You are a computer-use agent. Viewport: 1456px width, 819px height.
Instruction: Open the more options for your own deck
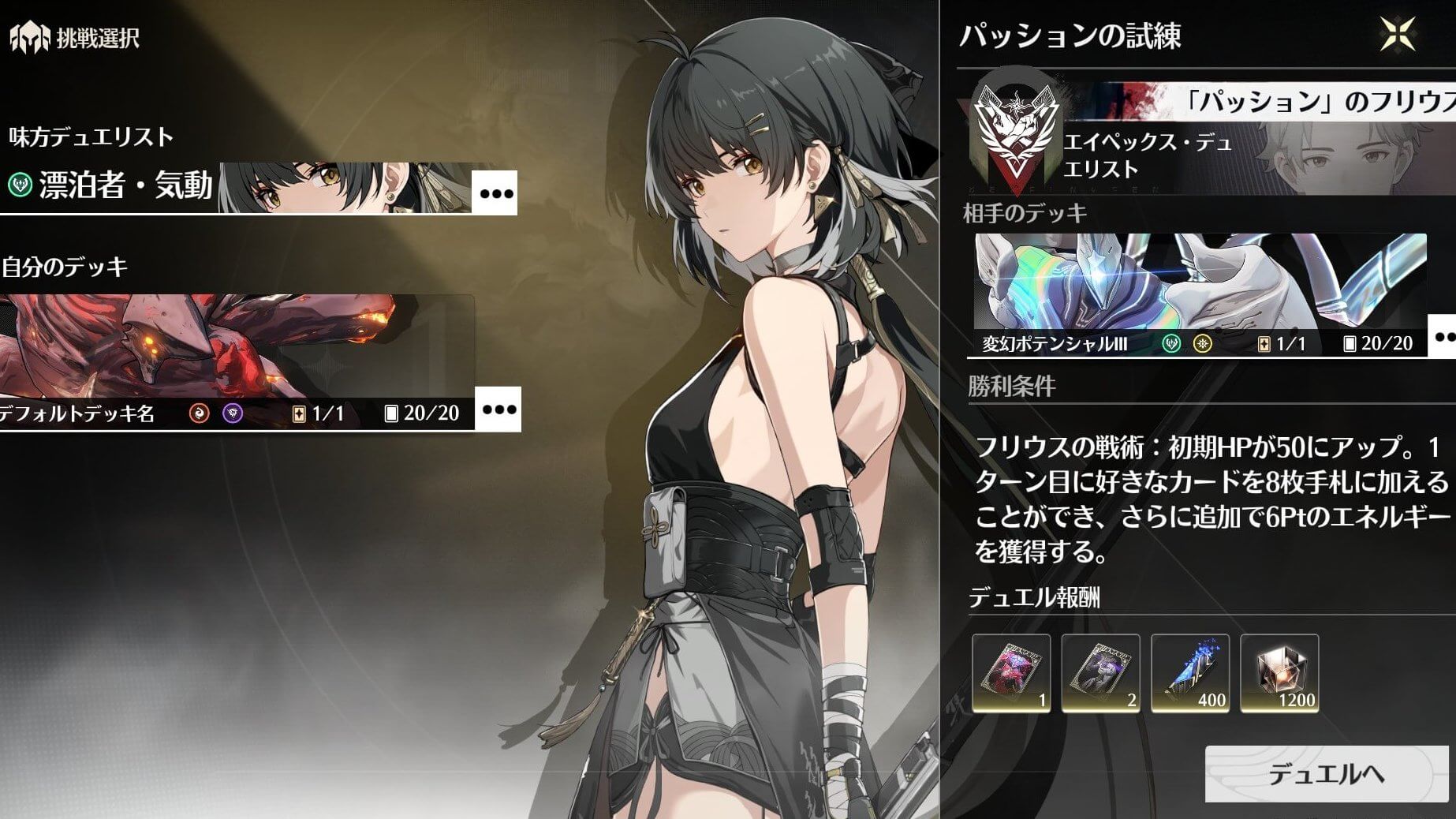point(498,409)
